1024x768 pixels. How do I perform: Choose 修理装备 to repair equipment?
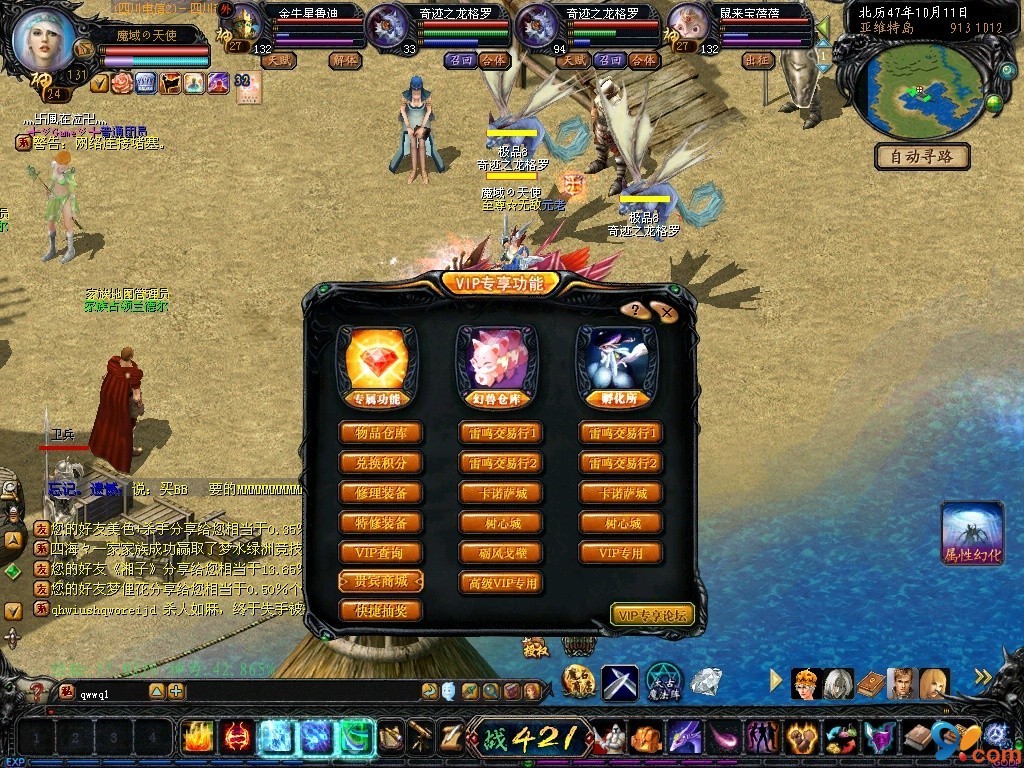[x=381, y=493]
